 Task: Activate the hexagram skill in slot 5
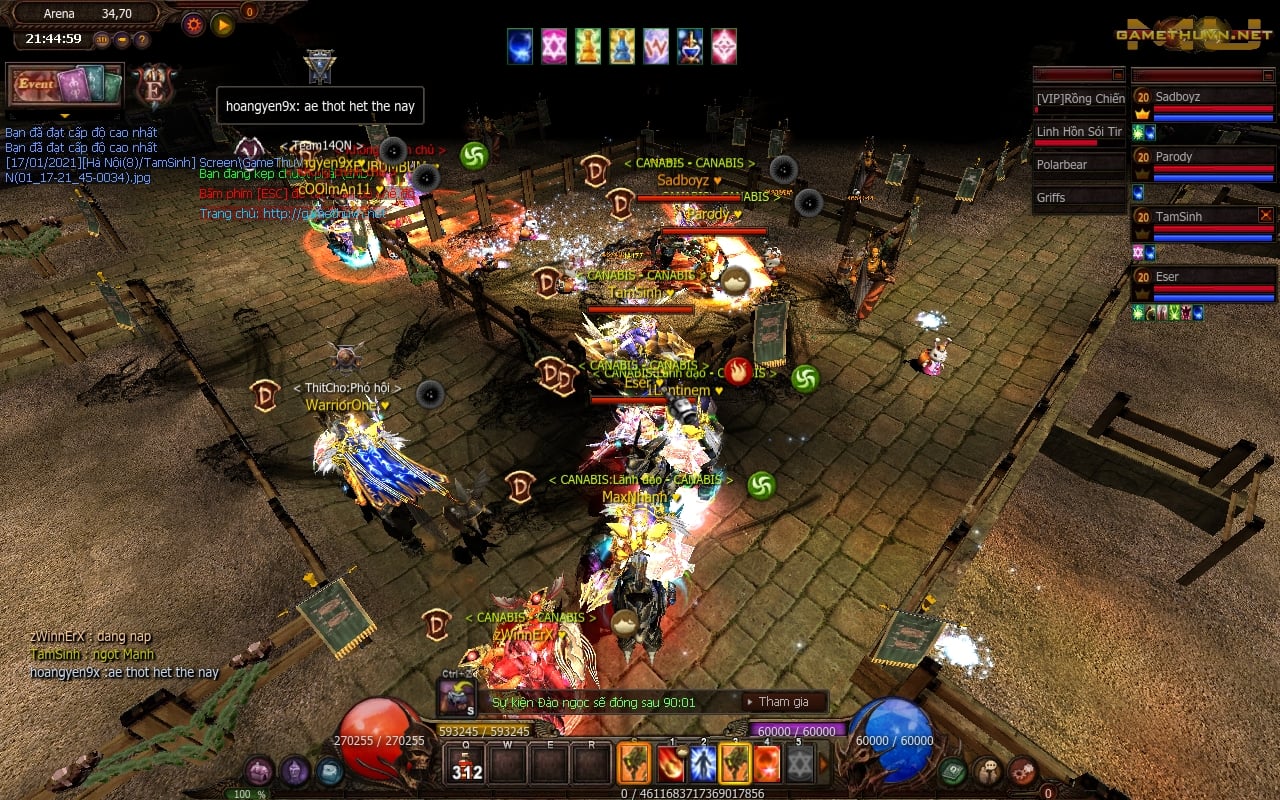click(x=798, y=764)
